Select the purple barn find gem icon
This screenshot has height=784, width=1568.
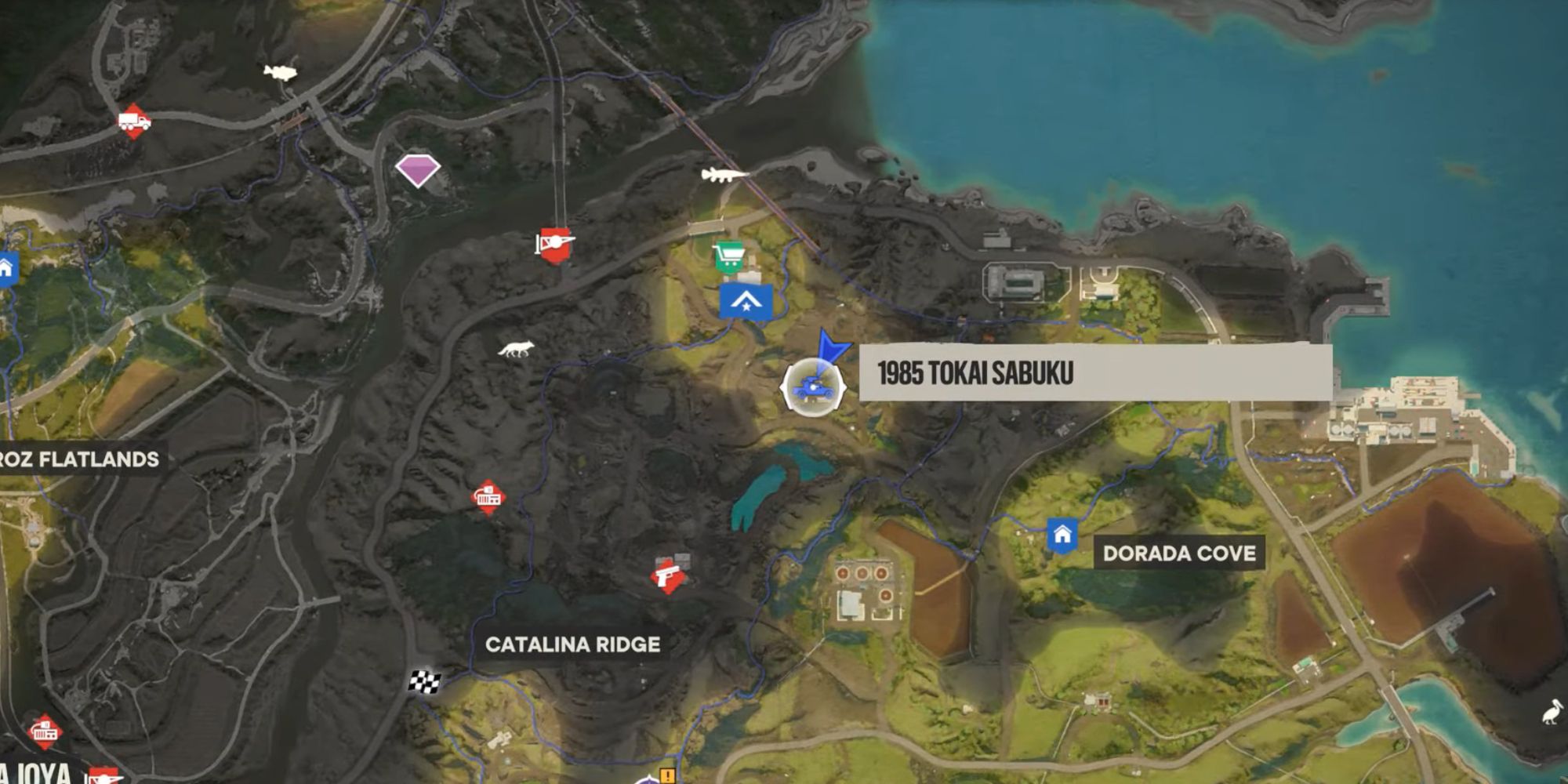[x=418, y=169]
